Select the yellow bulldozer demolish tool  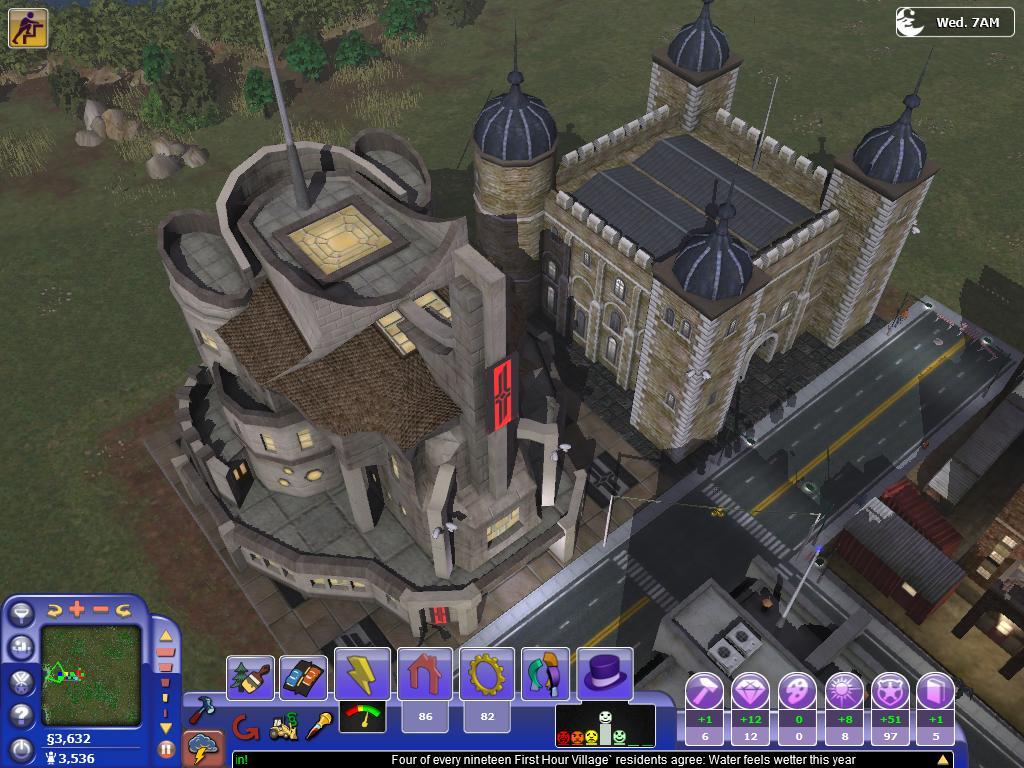[284, 727]
